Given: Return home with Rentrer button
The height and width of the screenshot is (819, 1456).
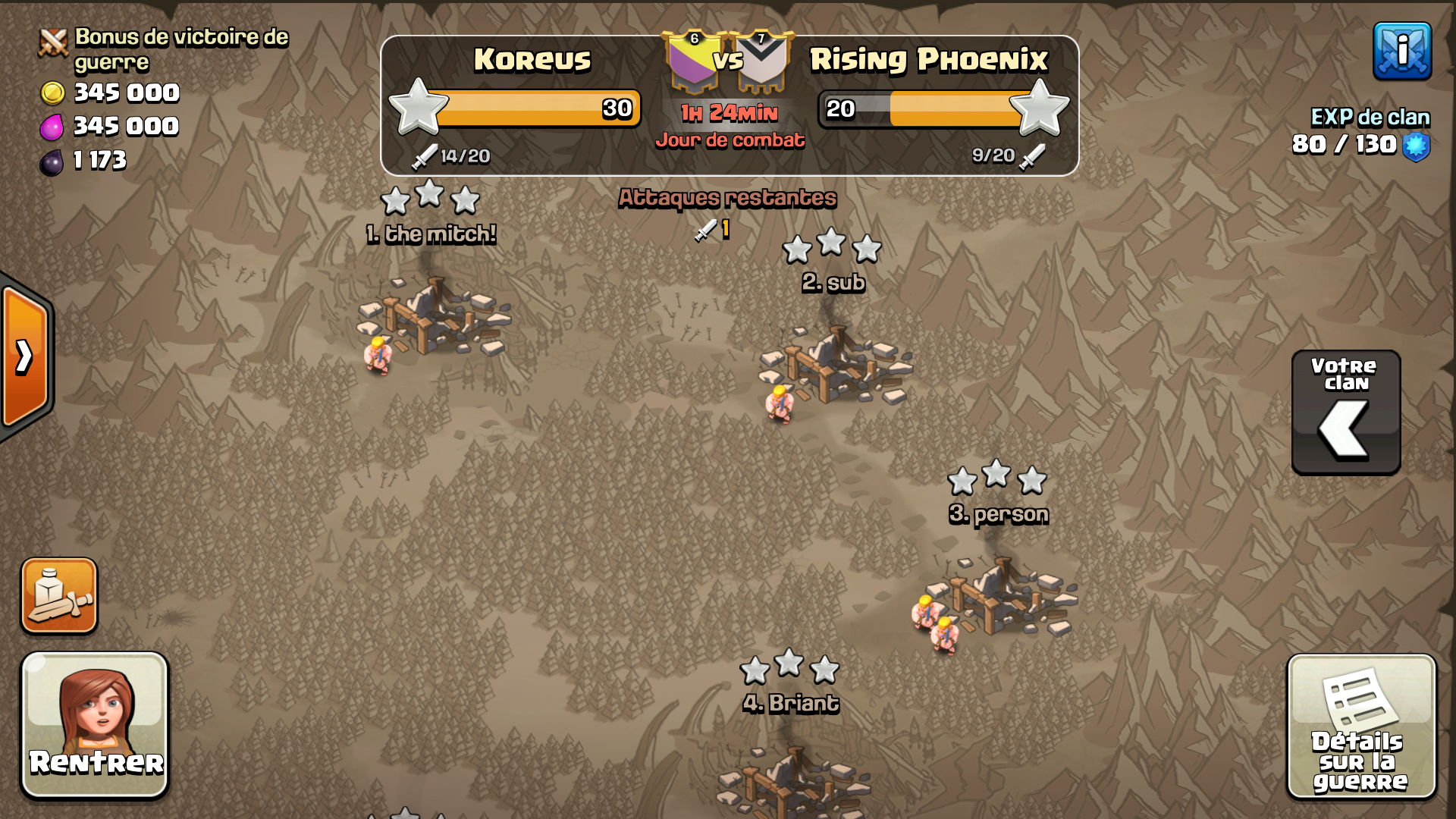Looking at the screenshot, I should pos(95,725).
